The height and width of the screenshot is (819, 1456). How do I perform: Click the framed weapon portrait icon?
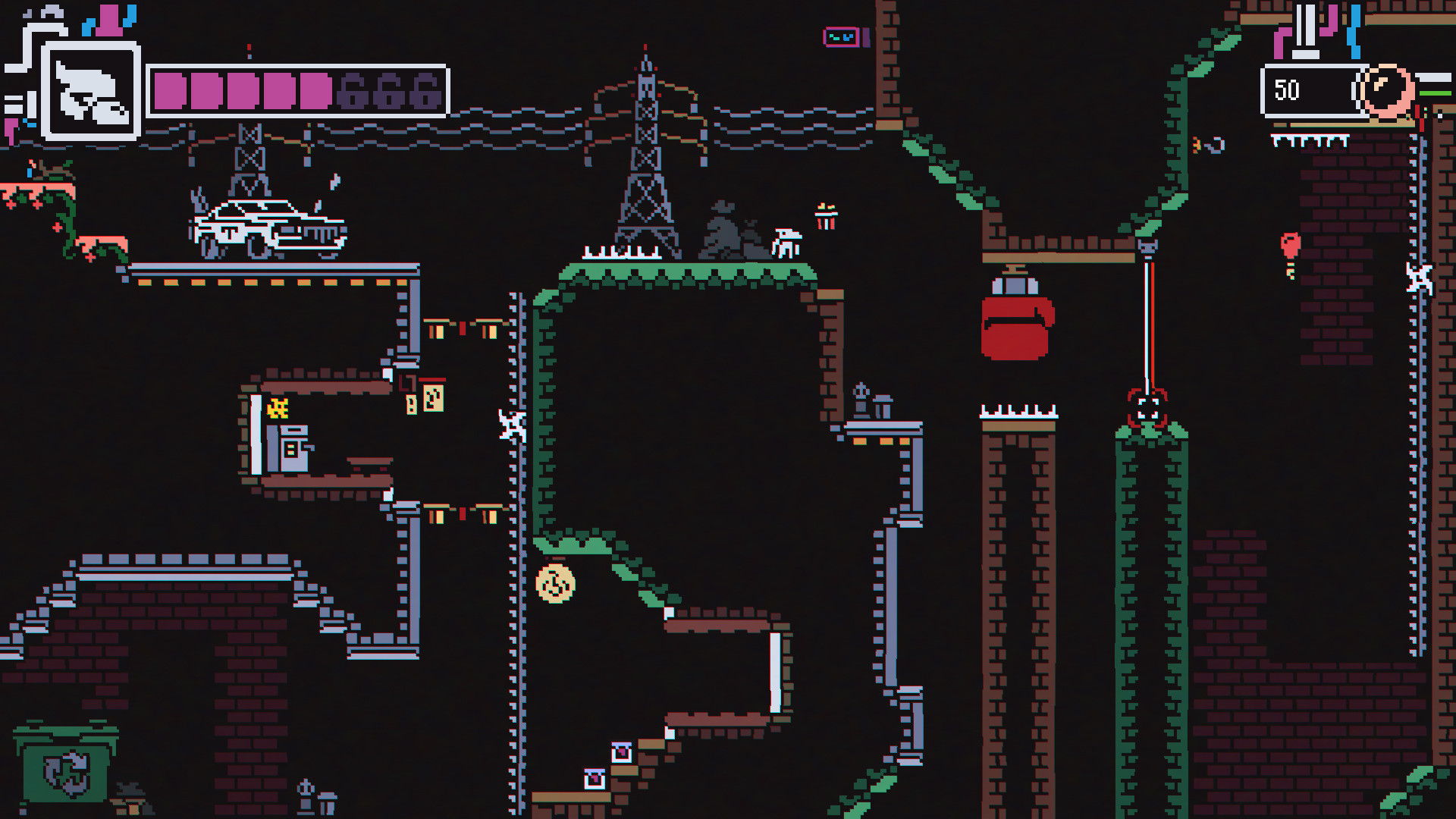[x=91, y=92]
